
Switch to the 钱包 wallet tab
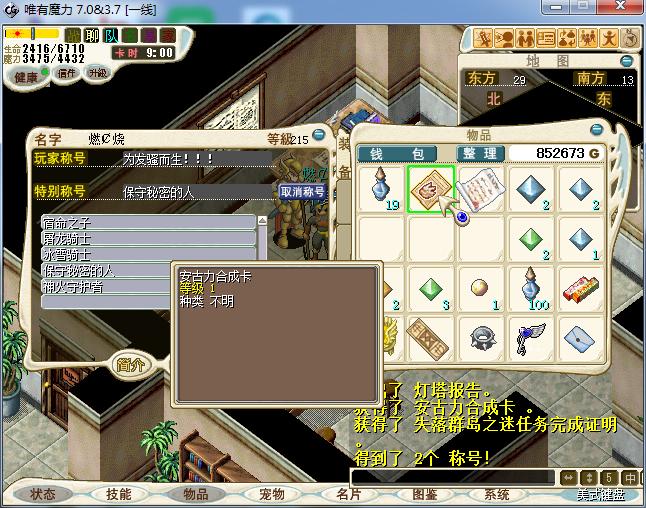(x=397, y=153)
